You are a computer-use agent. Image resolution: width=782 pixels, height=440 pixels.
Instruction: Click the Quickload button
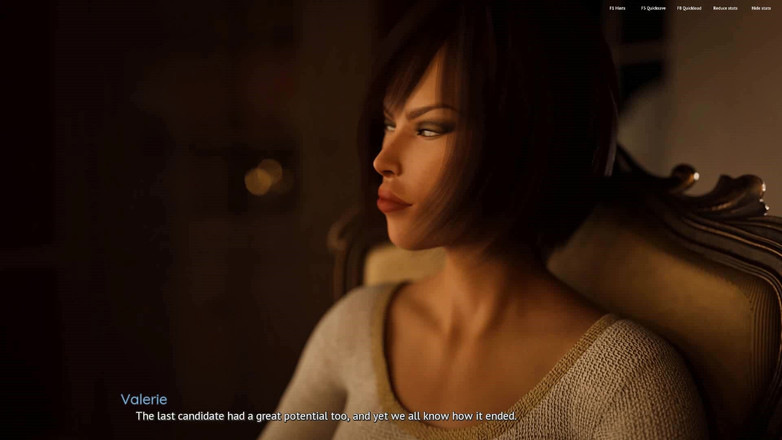689,8
